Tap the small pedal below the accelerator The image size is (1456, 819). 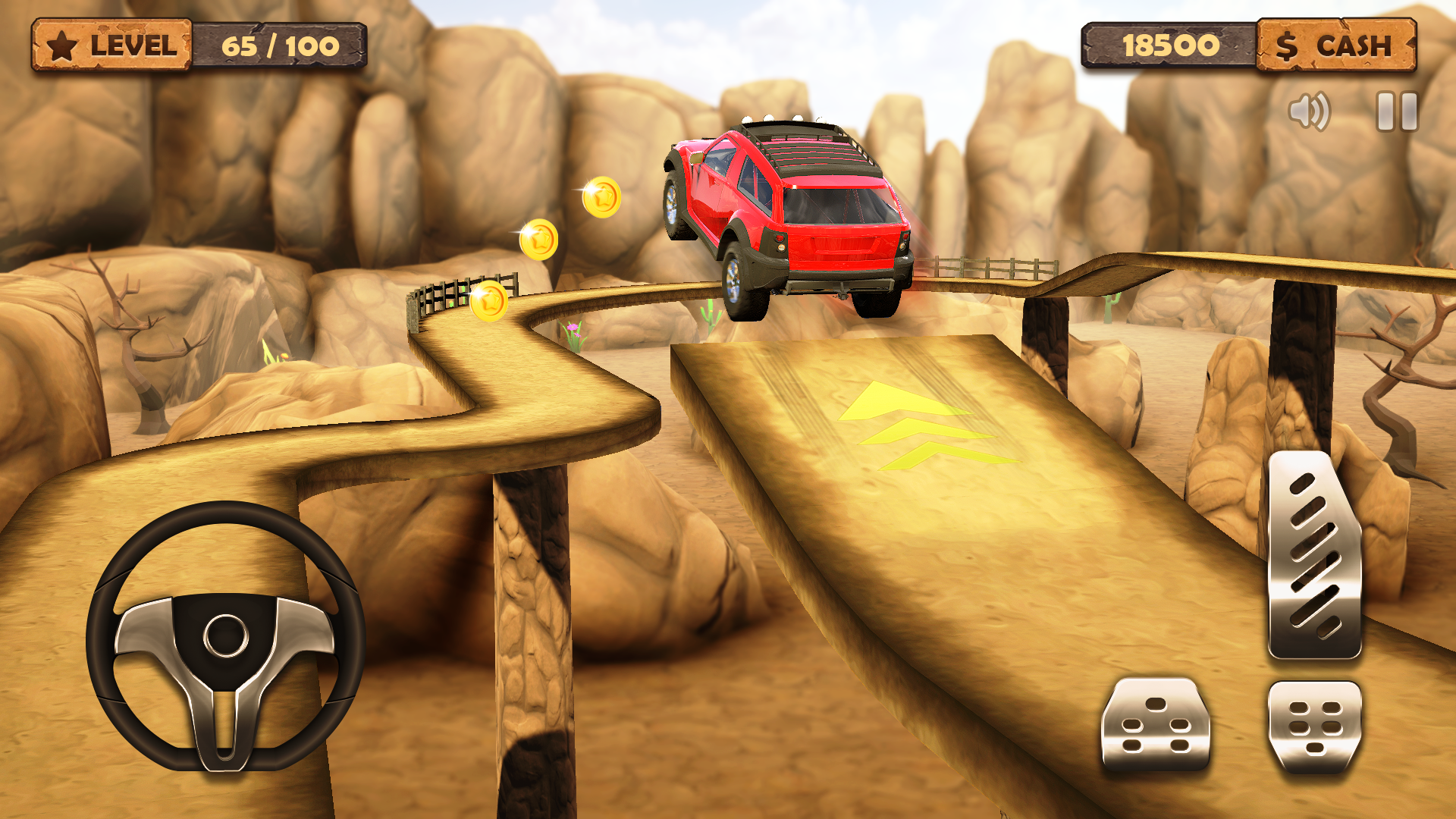(x=1314, y=727)
